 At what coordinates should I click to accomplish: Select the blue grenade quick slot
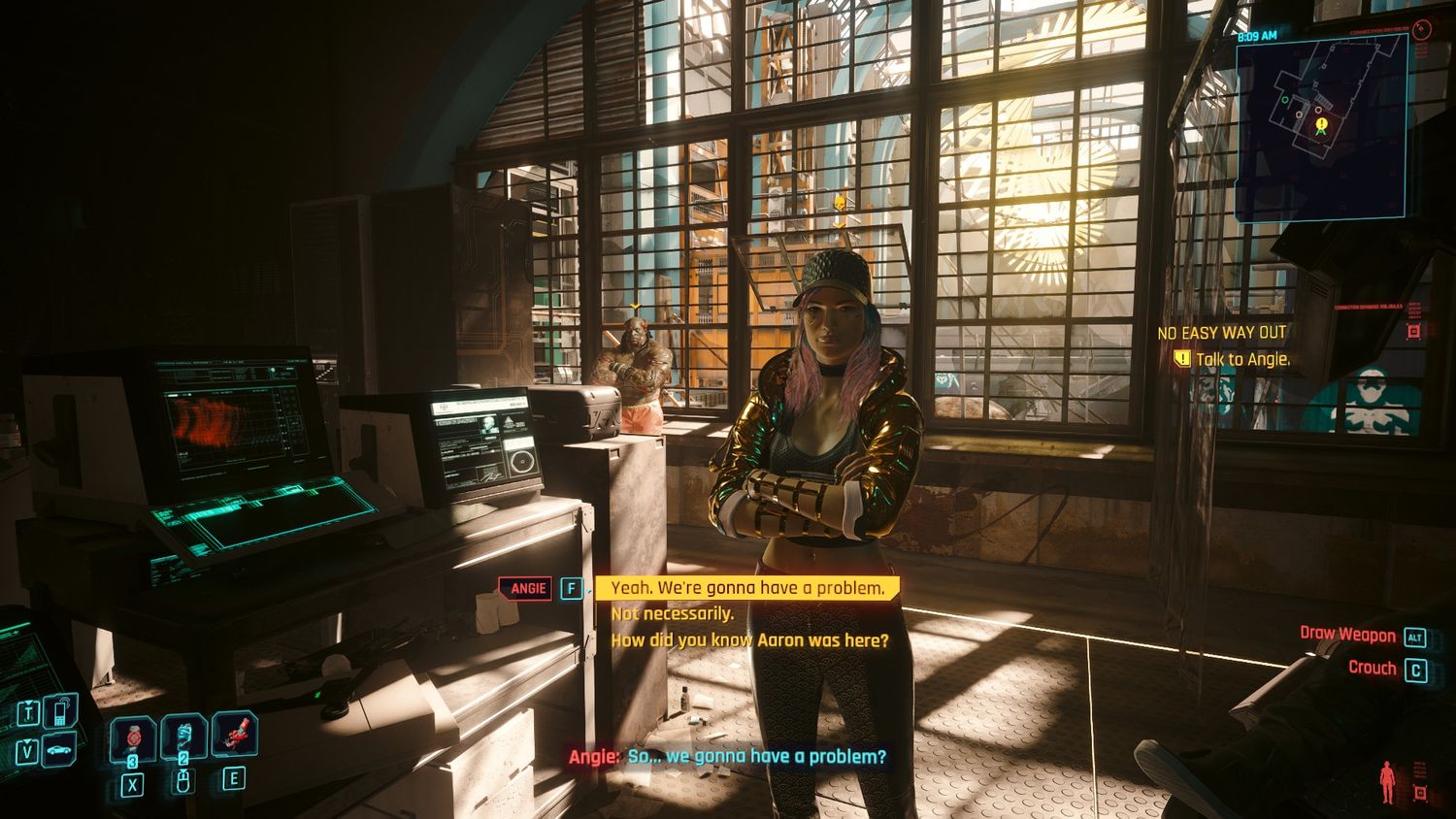click(183, 737)
